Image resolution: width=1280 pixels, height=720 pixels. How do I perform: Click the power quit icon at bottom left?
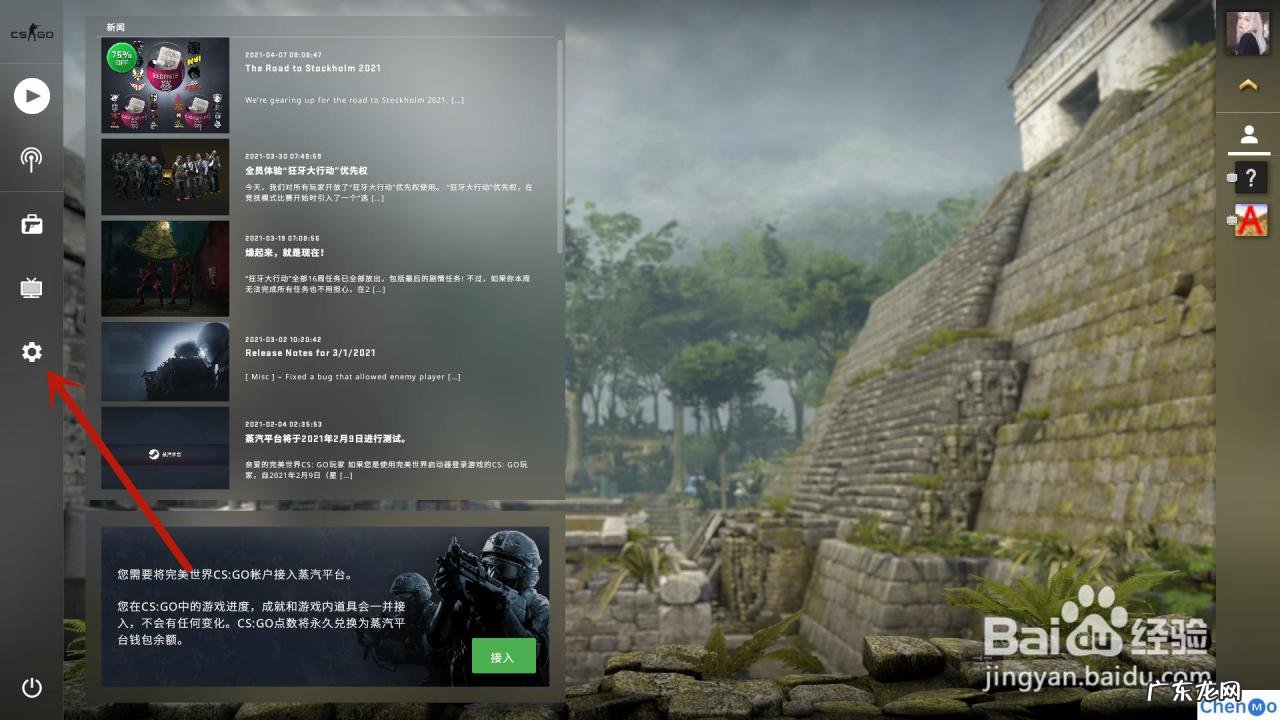(x=31, y=688)
